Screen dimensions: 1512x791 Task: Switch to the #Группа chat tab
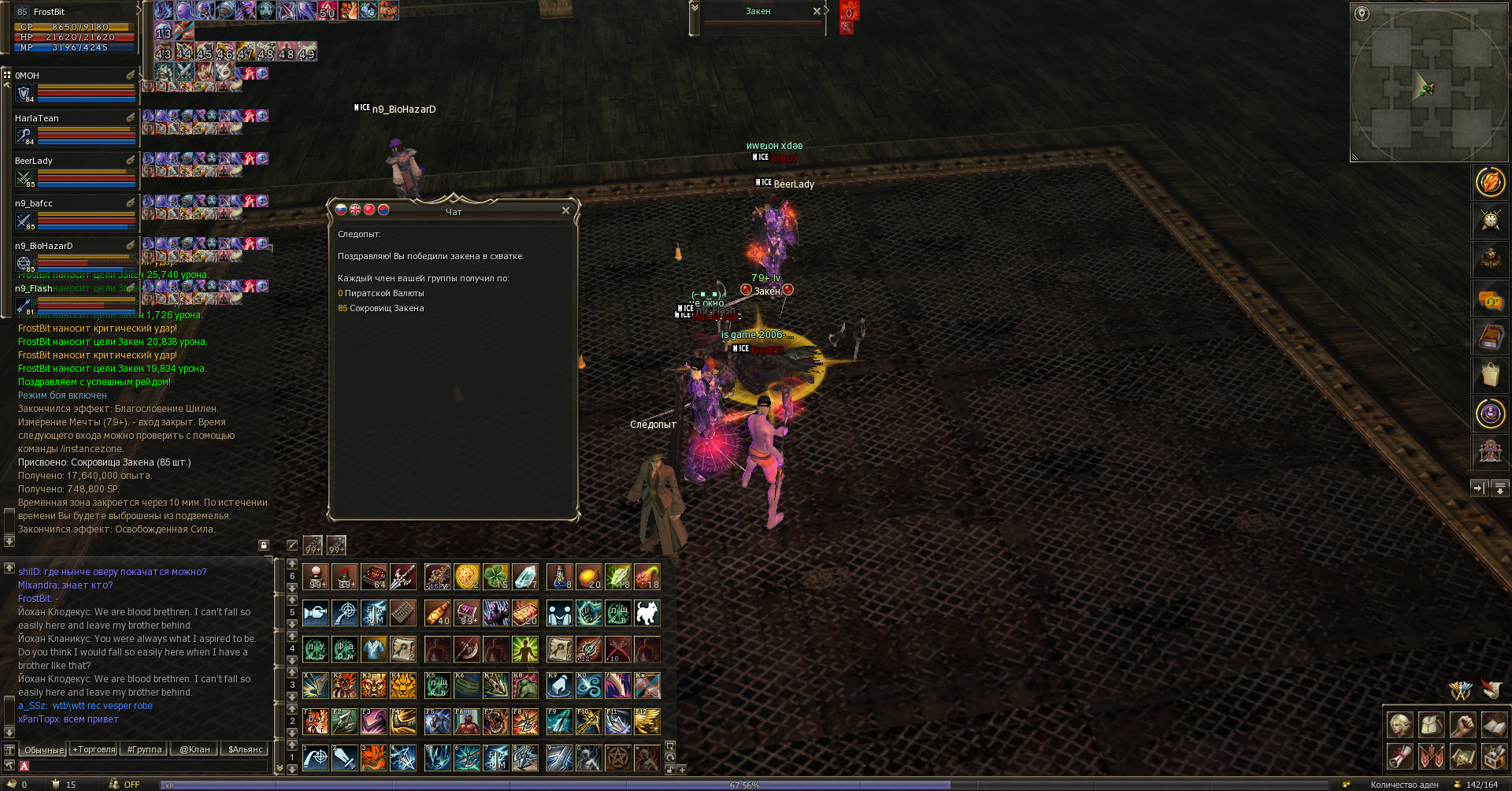[144, 749]
